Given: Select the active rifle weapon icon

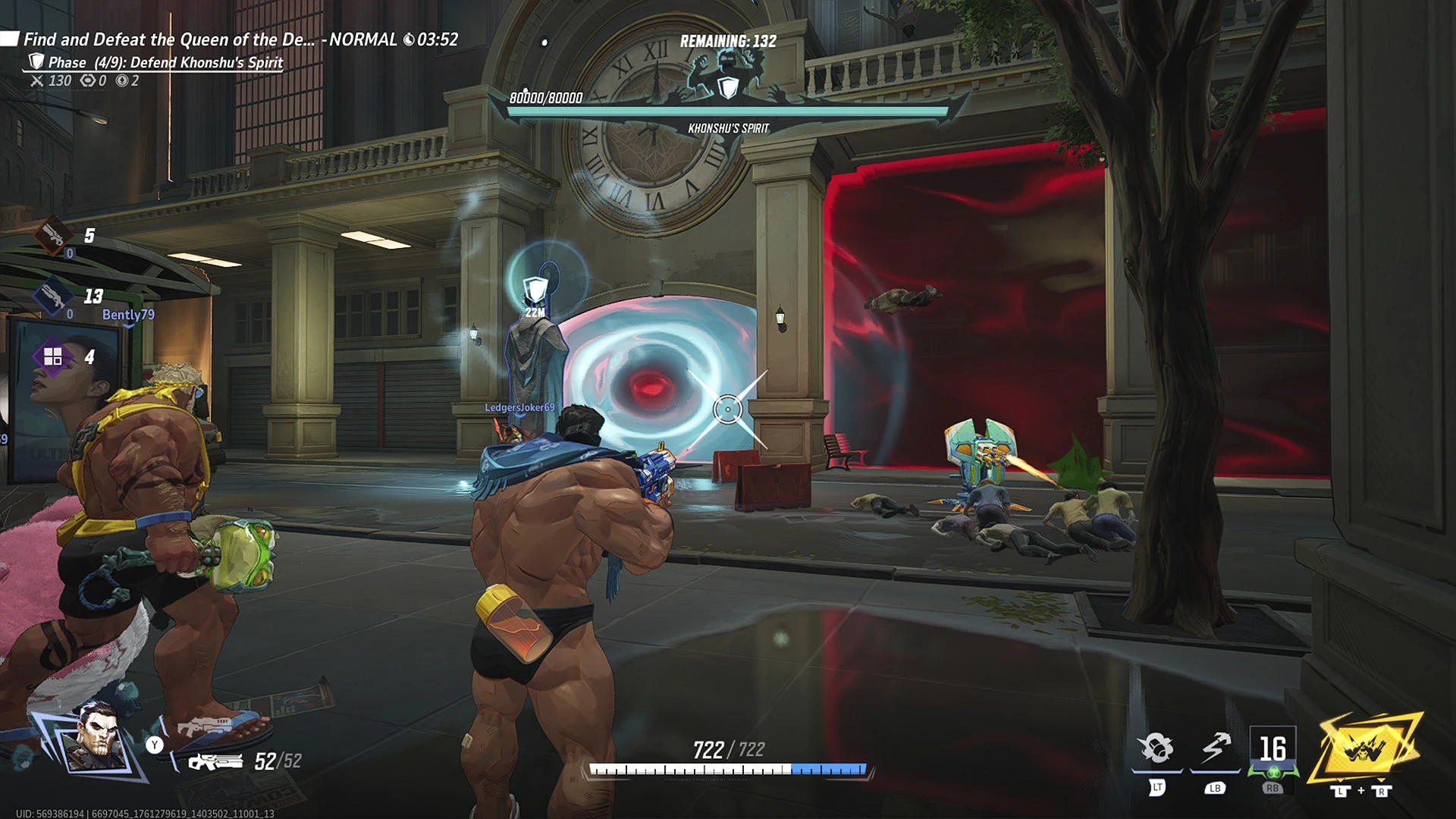Looking at the screenshot, I should click(215, 761).
